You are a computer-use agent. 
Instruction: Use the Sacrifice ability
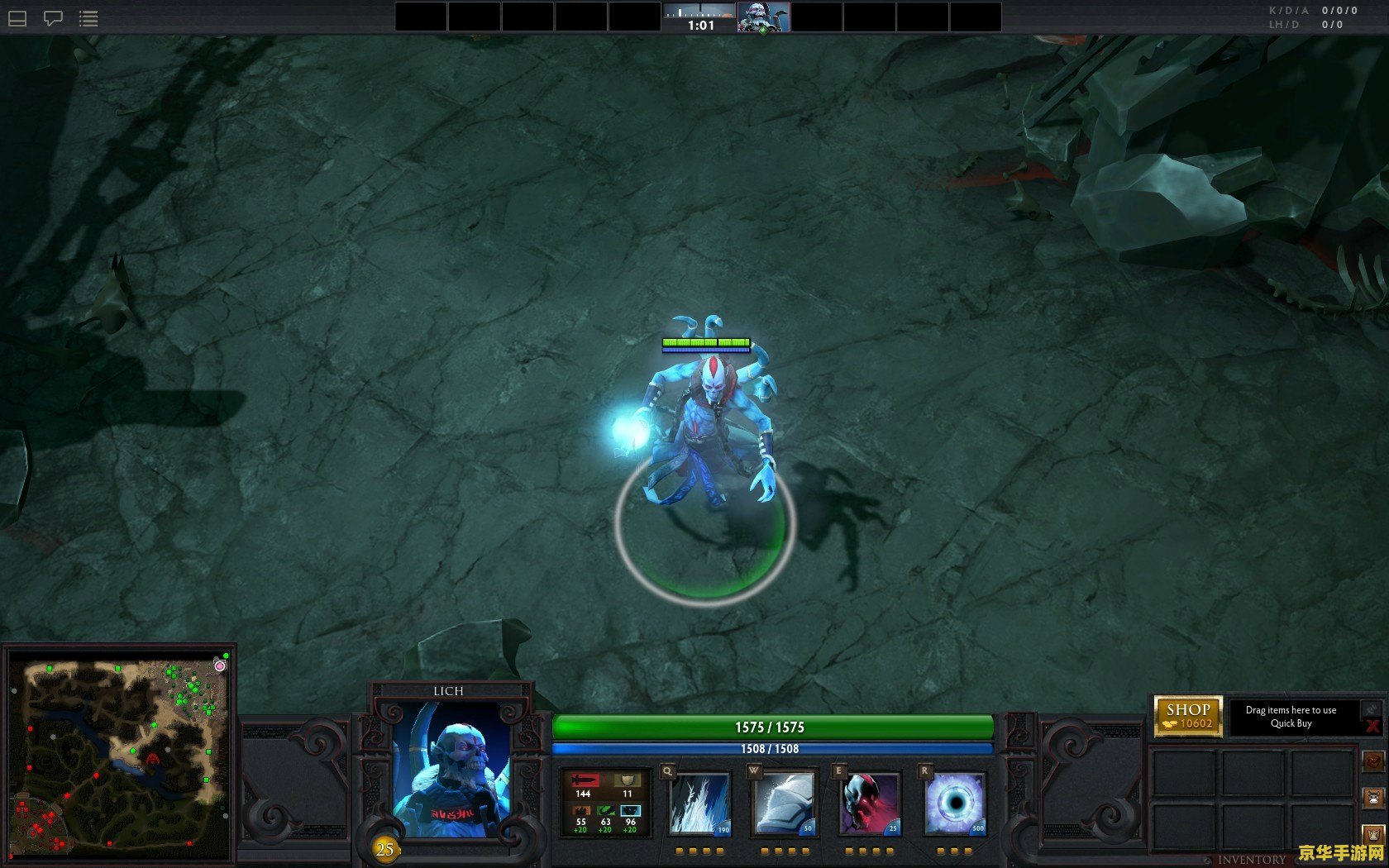pos(869,803)
